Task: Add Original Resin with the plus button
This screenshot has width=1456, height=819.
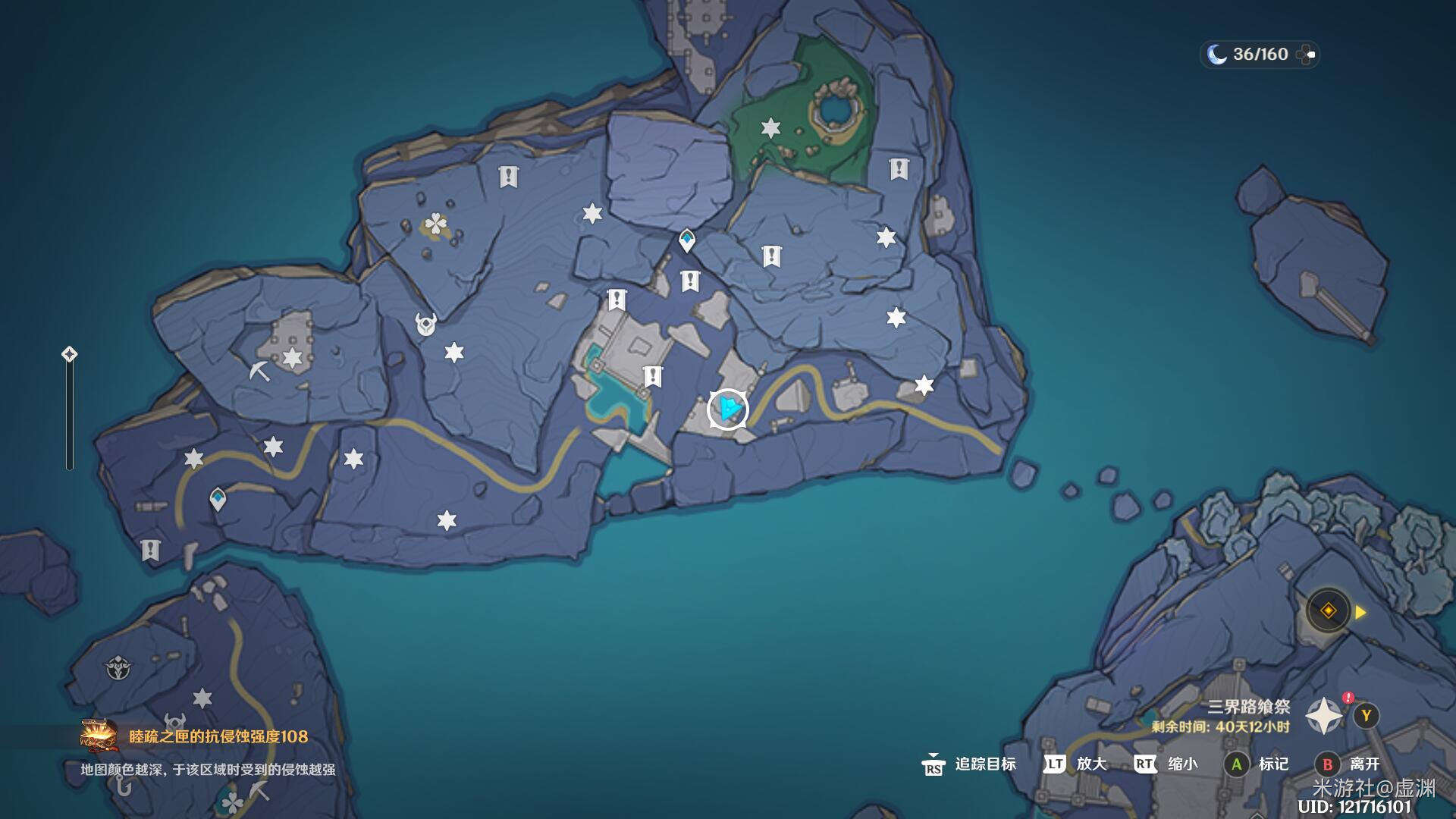Action: coord(1307,55)
